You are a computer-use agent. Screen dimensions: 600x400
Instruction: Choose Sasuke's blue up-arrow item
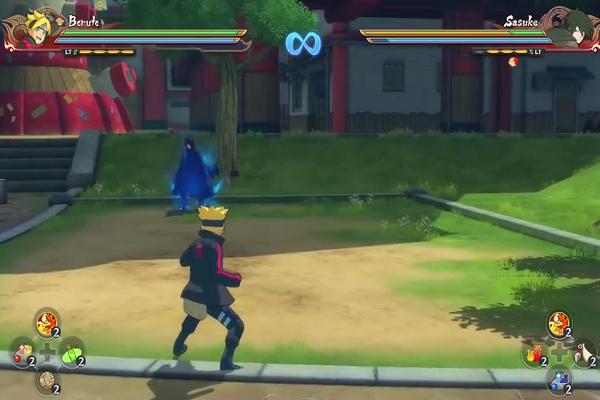click(x=558, y=380)
